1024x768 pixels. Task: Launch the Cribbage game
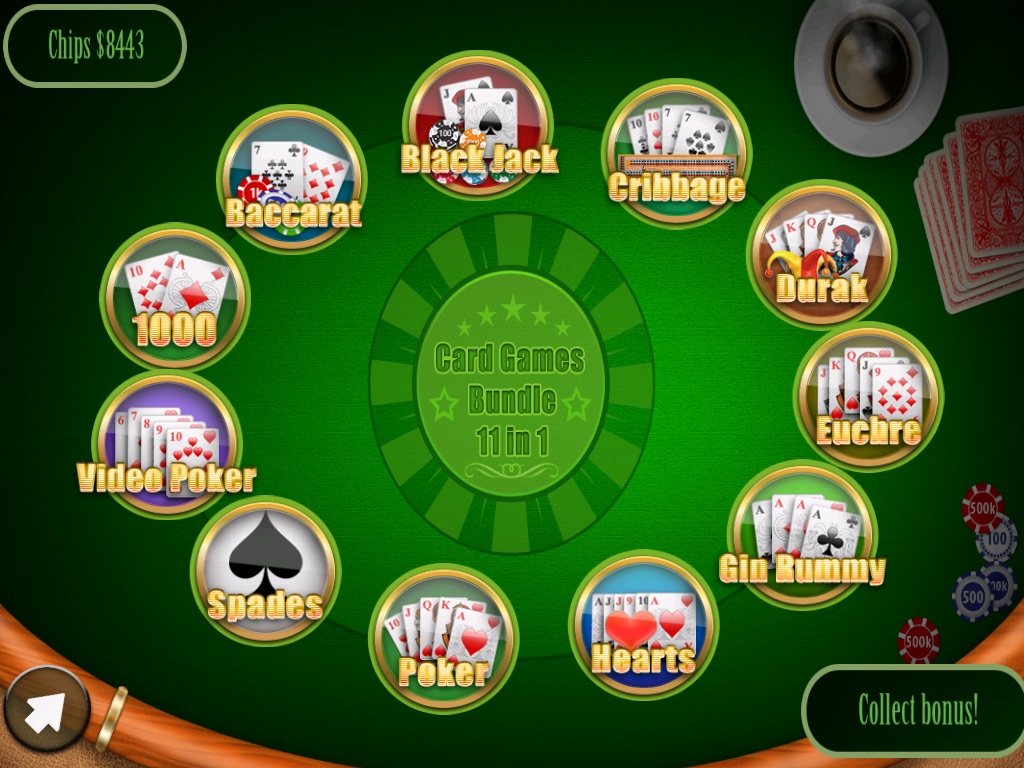tap(676, 153)
